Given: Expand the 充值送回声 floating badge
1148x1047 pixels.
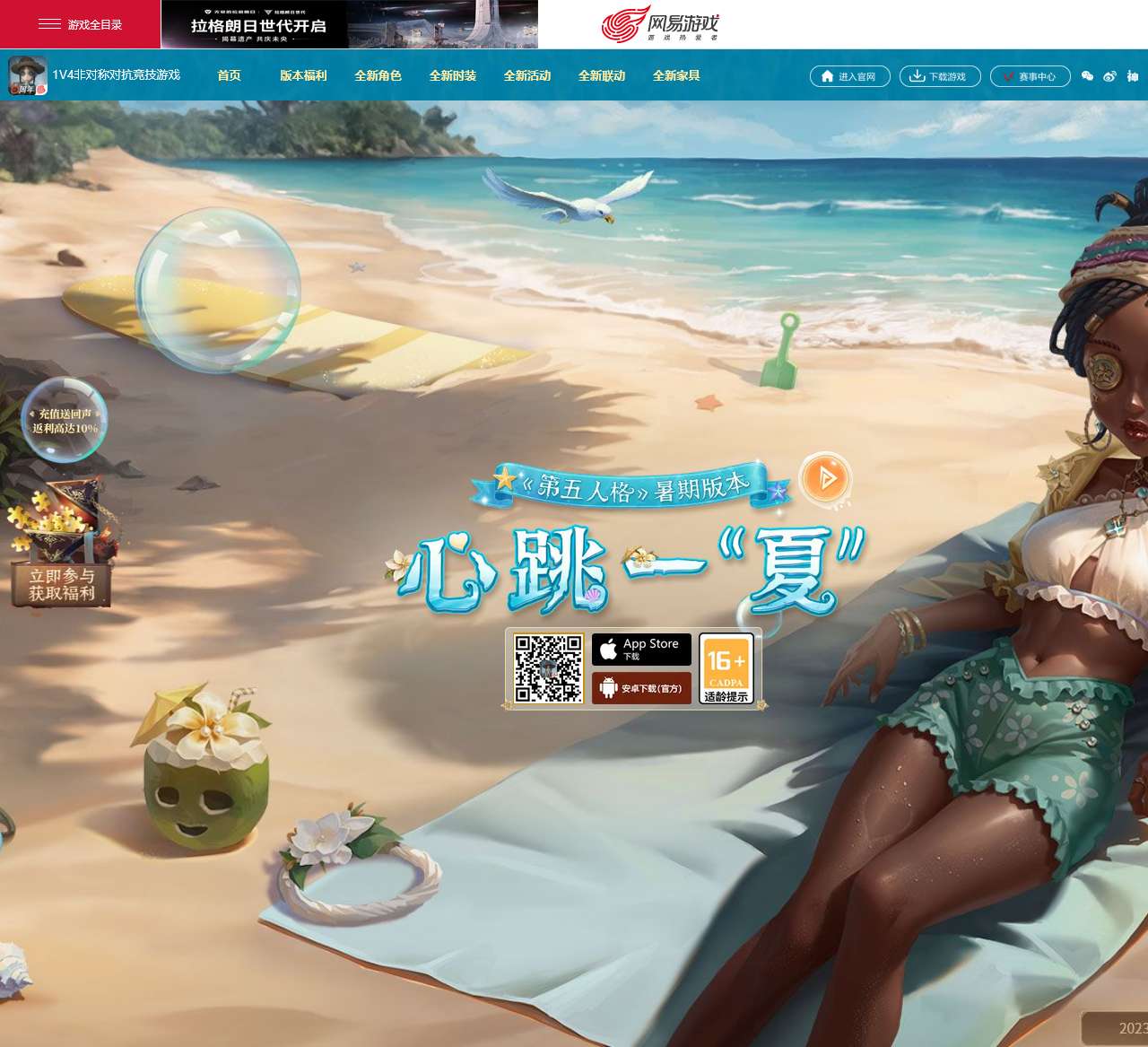Looking at the screenshot, I should [x=65, y=417].
